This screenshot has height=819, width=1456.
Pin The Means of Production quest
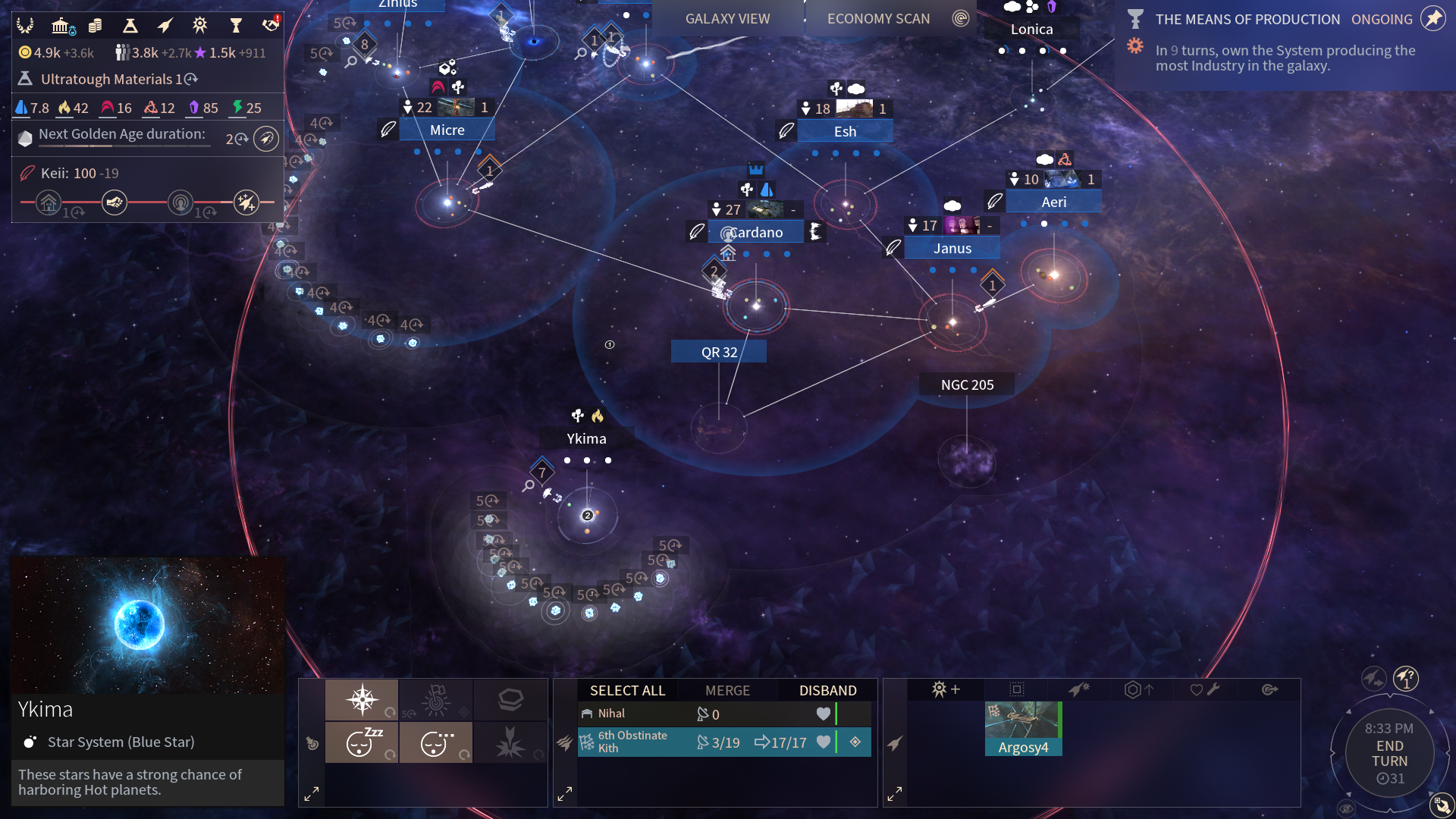(1433, 19)
